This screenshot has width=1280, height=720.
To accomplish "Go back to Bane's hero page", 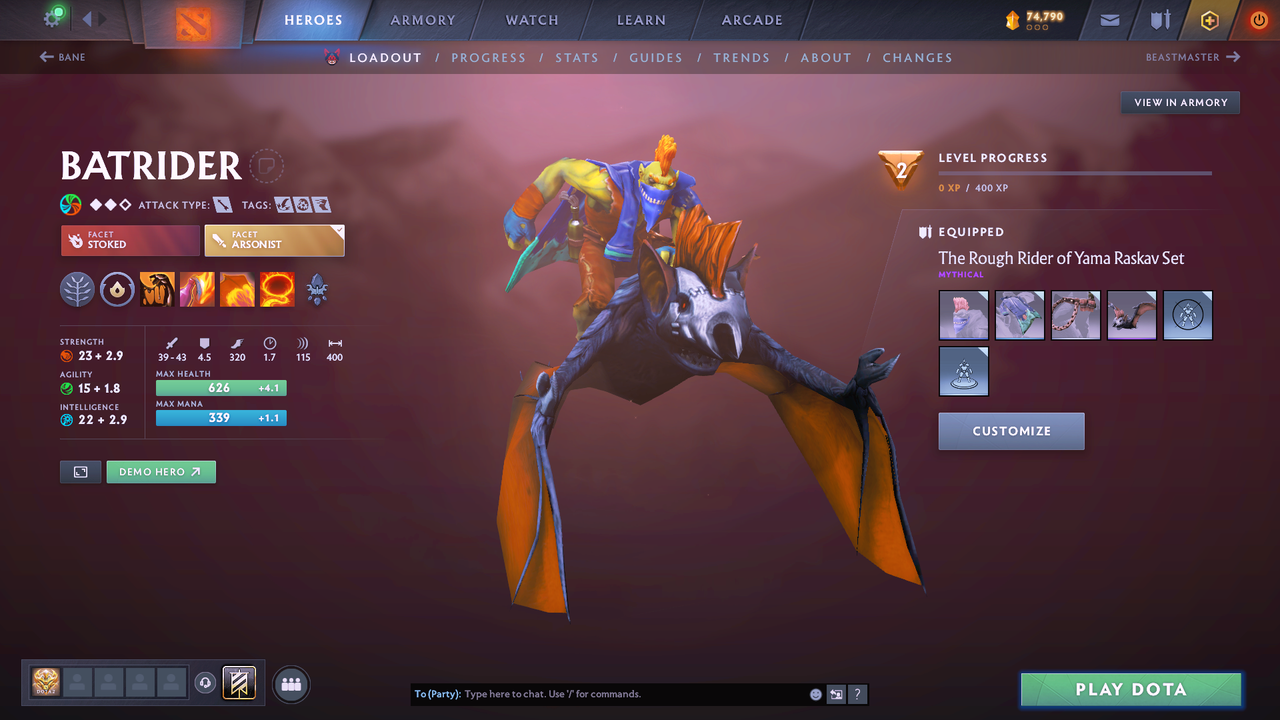I will [62, 57].
